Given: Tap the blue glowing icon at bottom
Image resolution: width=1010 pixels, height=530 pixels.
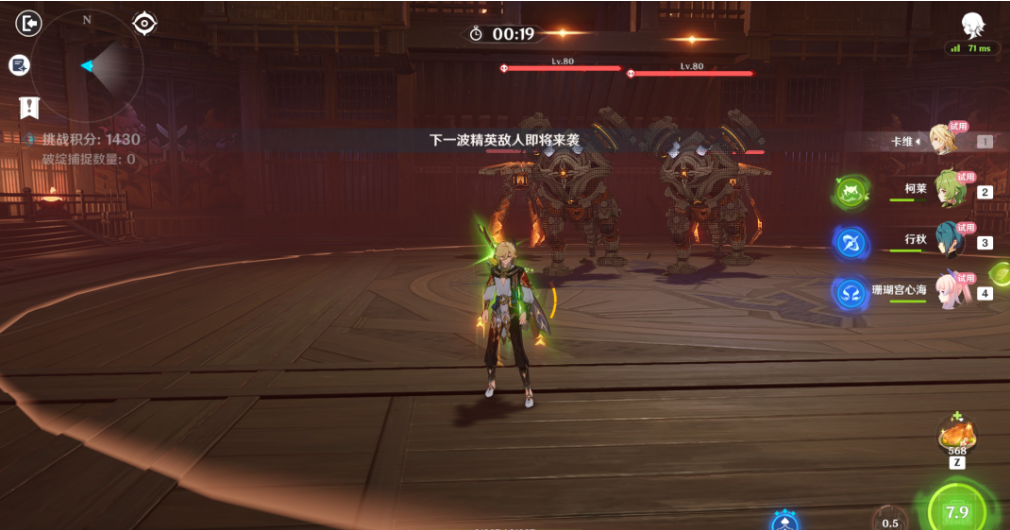Looking at the screenshot, I should 785,521.
